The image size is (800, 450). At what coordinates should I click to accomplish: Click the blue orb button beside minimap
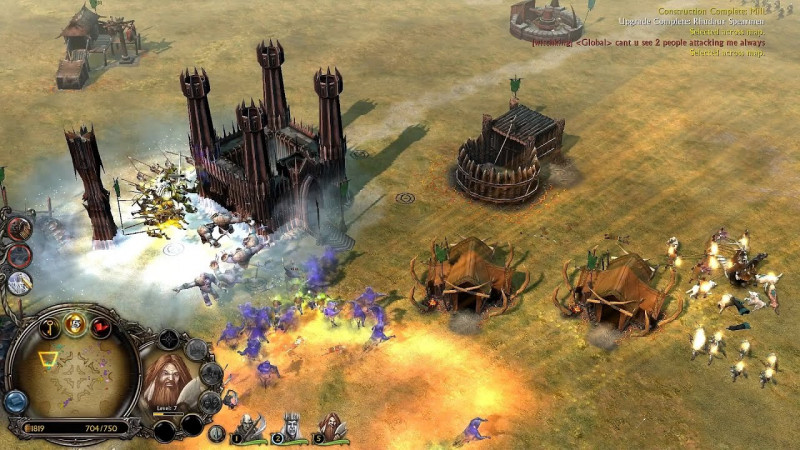tap(14, 402)
